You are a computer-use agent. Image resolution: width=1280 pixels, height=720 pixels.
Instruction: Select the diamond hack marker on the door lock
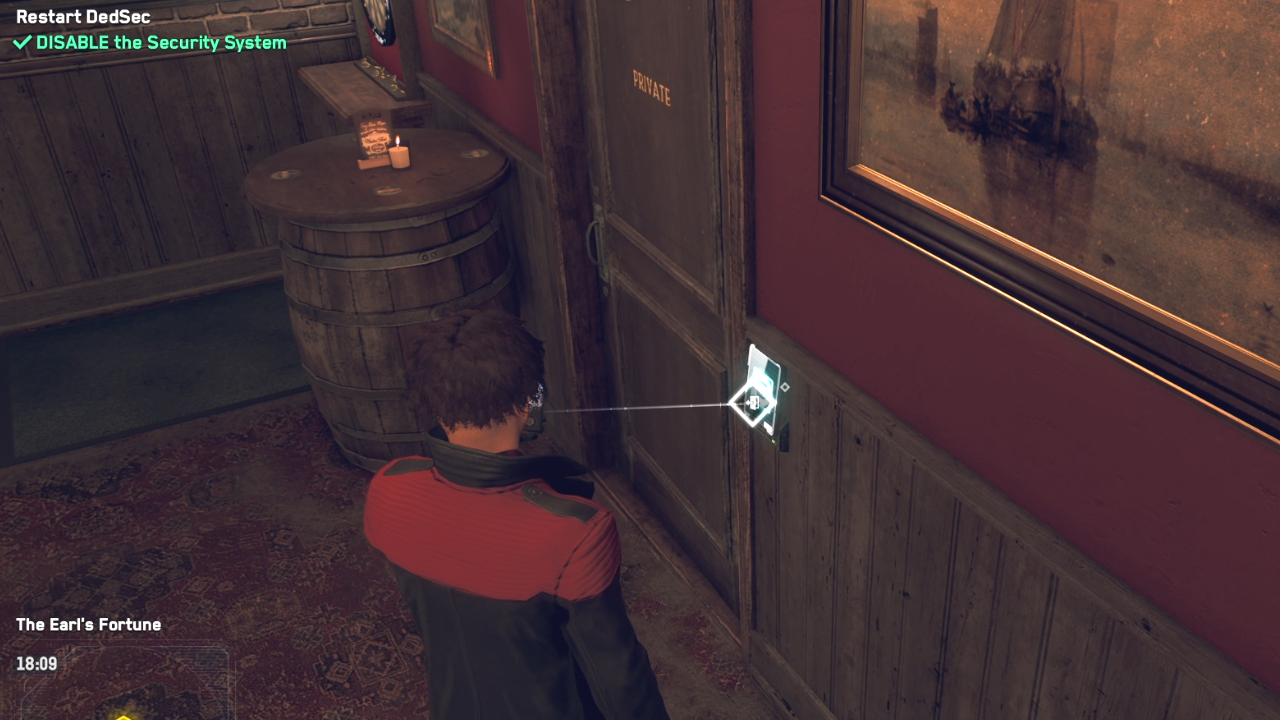tap(753, 403)
